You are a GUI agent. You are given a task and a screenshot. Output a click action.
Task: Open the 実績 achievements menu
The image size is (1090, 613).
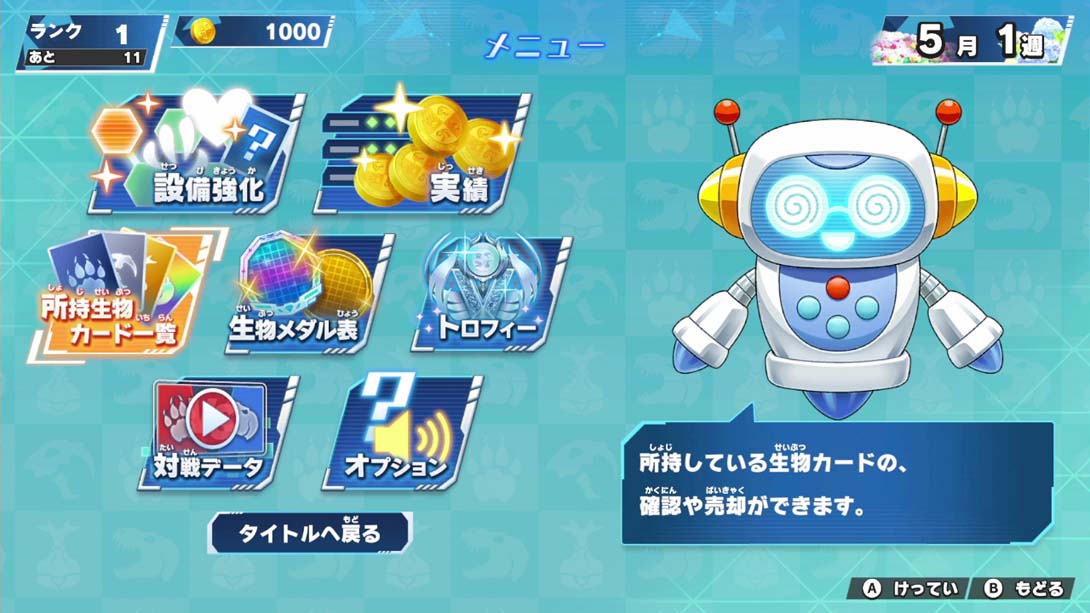pyautogui.click(x=427, y=153)
